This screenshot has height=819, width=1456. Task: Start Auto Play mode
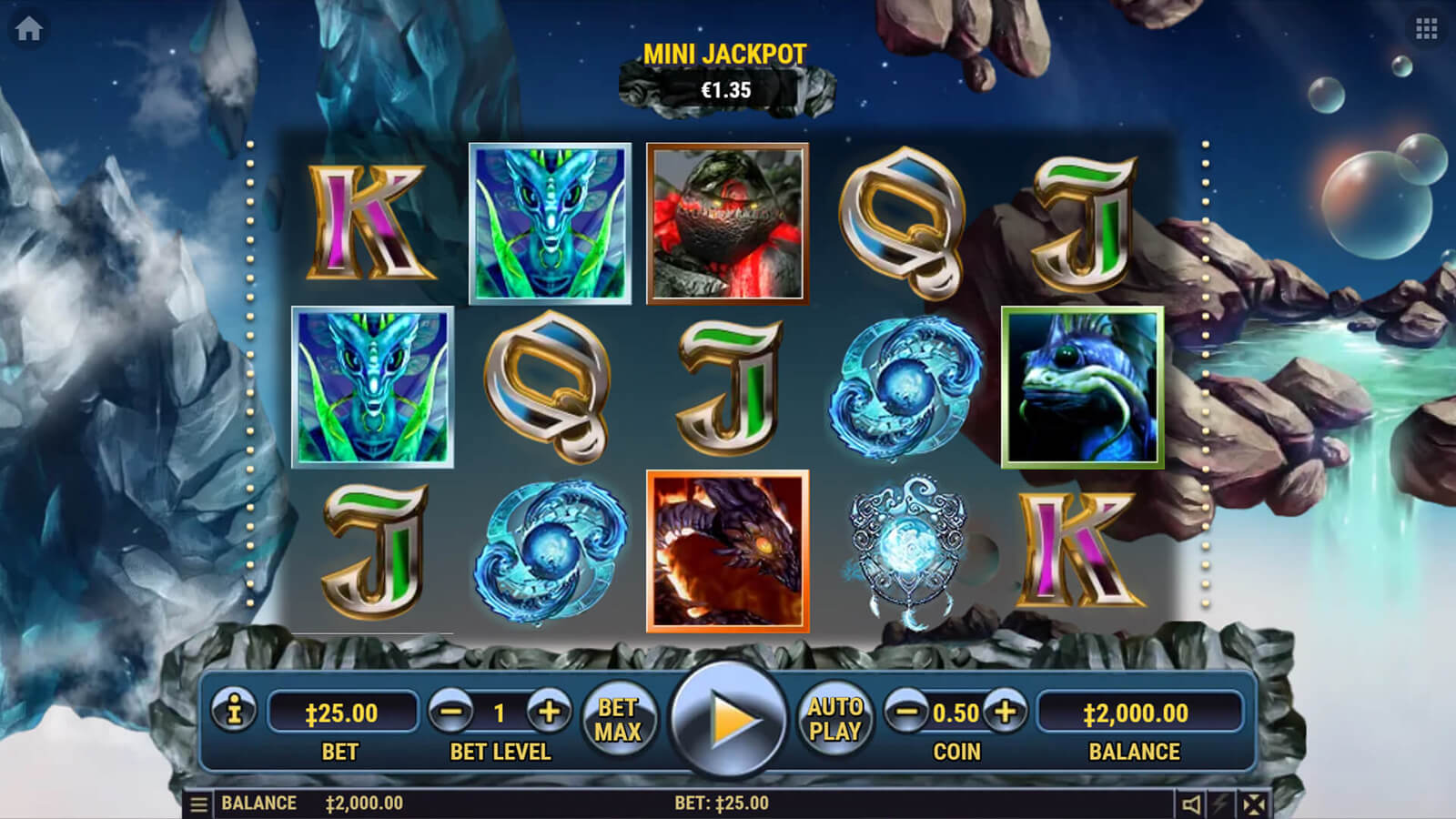click(834, 719)
